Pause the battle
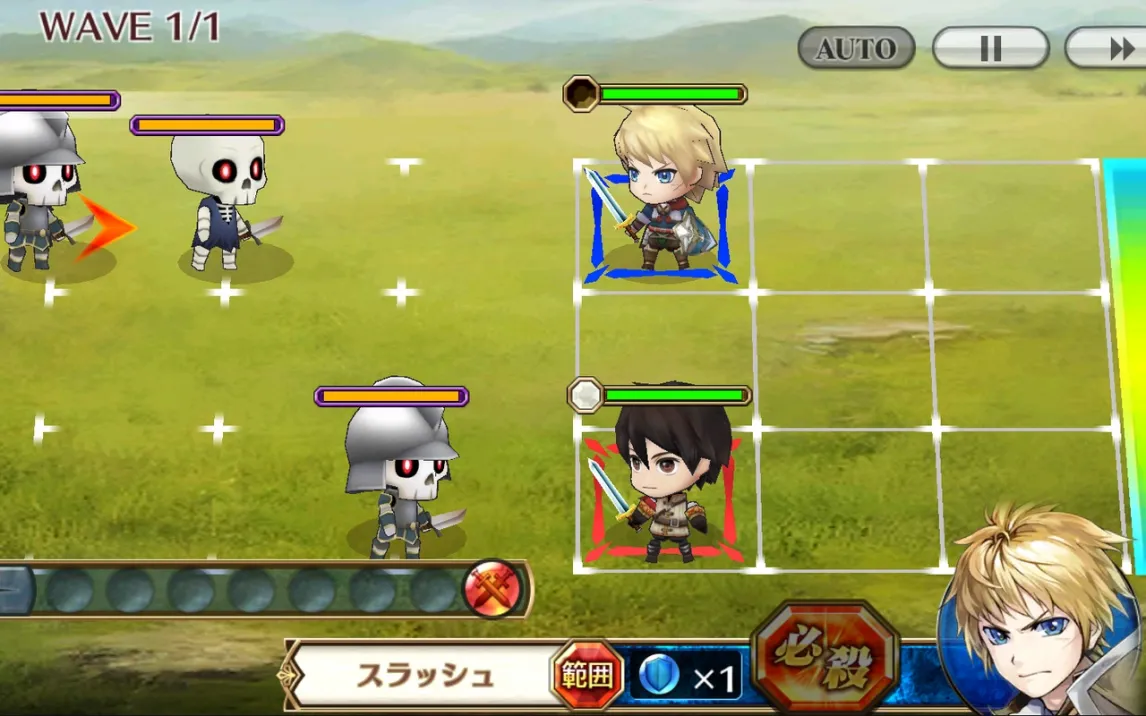1146x716 pixels. pos(990,48)
